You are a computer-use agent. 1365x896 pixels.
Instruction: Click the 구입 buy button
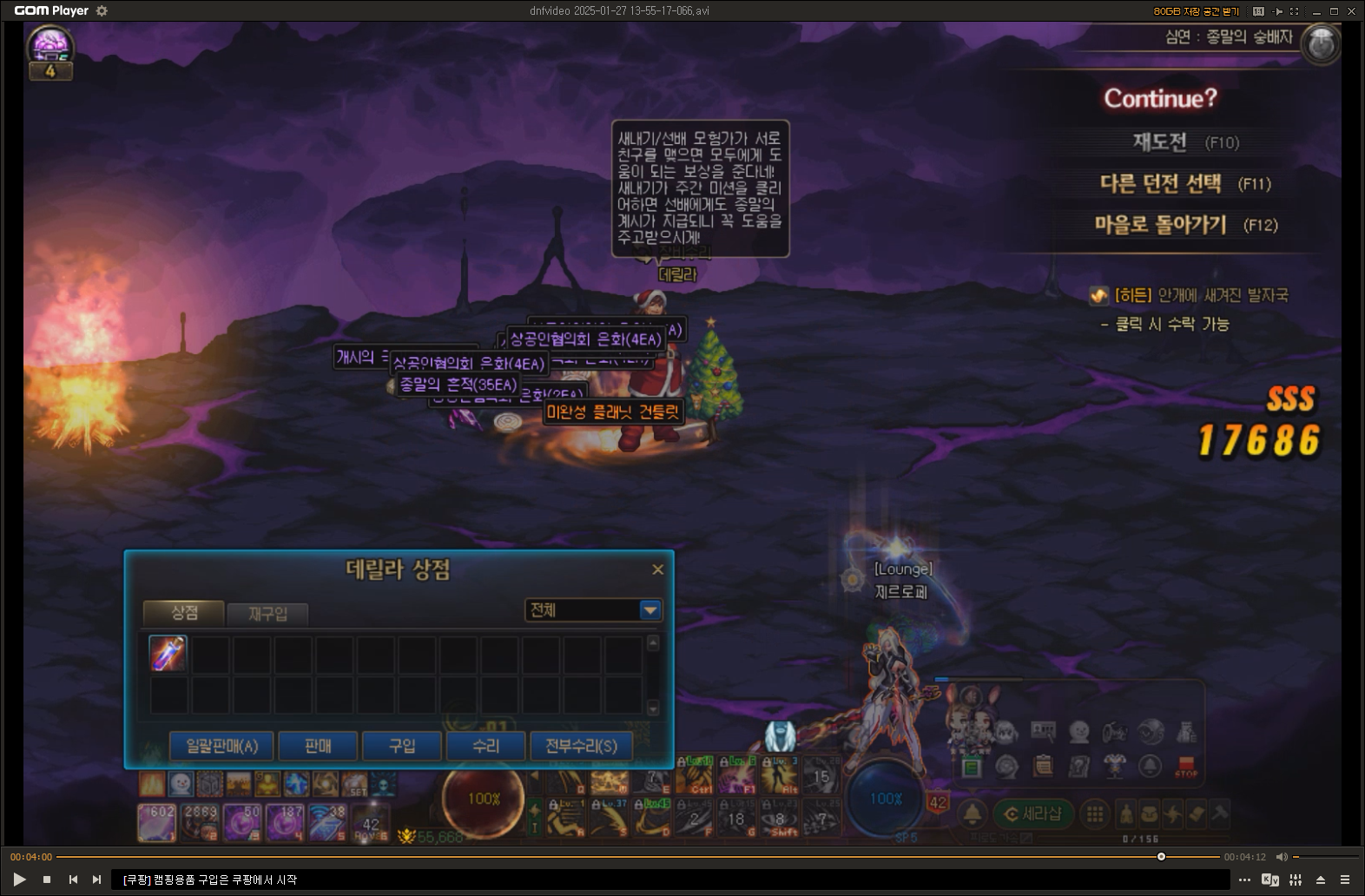pos(402,746)
